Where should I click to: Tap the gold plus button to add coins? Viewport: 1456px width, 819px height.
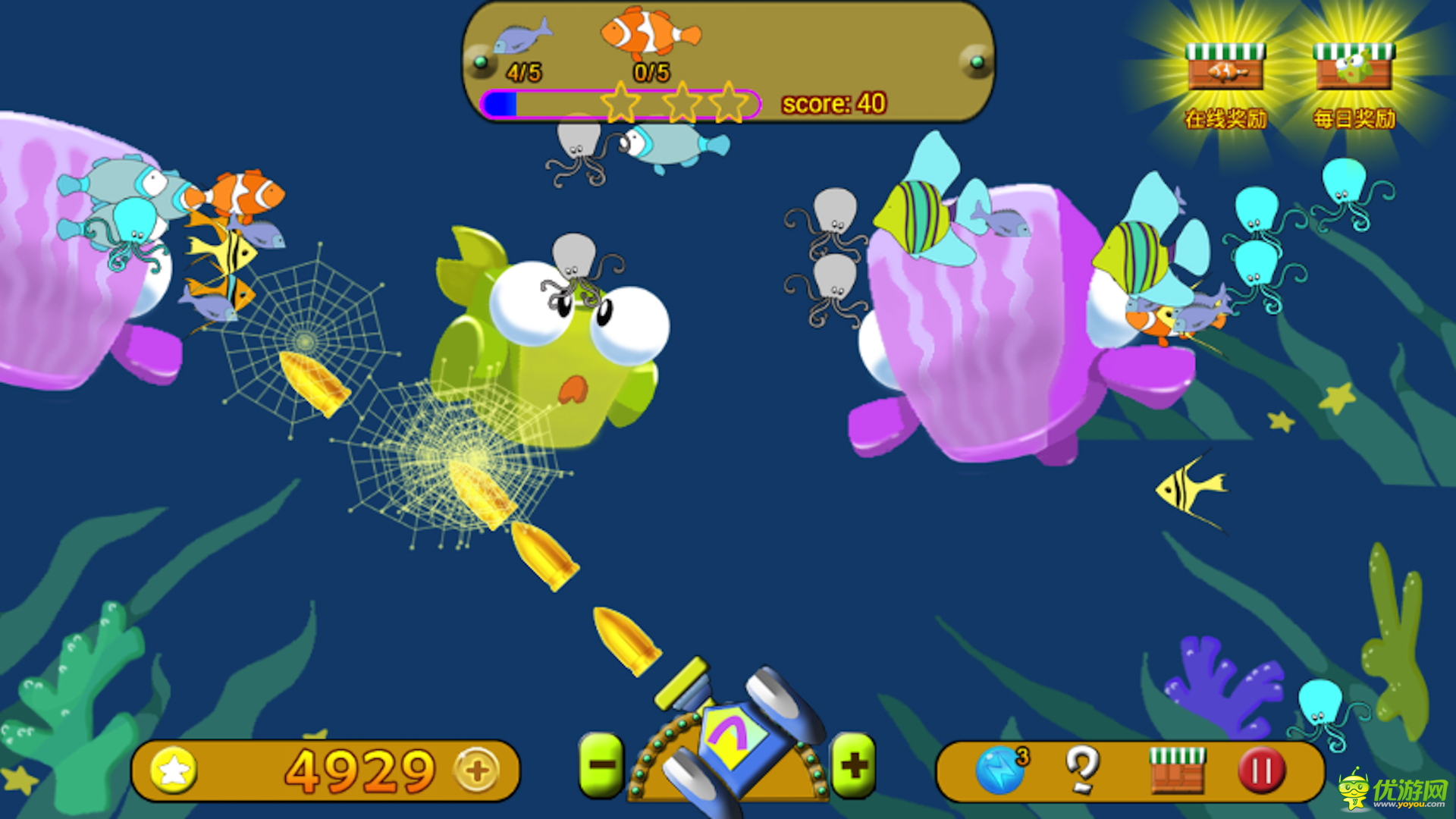(476, 770)
